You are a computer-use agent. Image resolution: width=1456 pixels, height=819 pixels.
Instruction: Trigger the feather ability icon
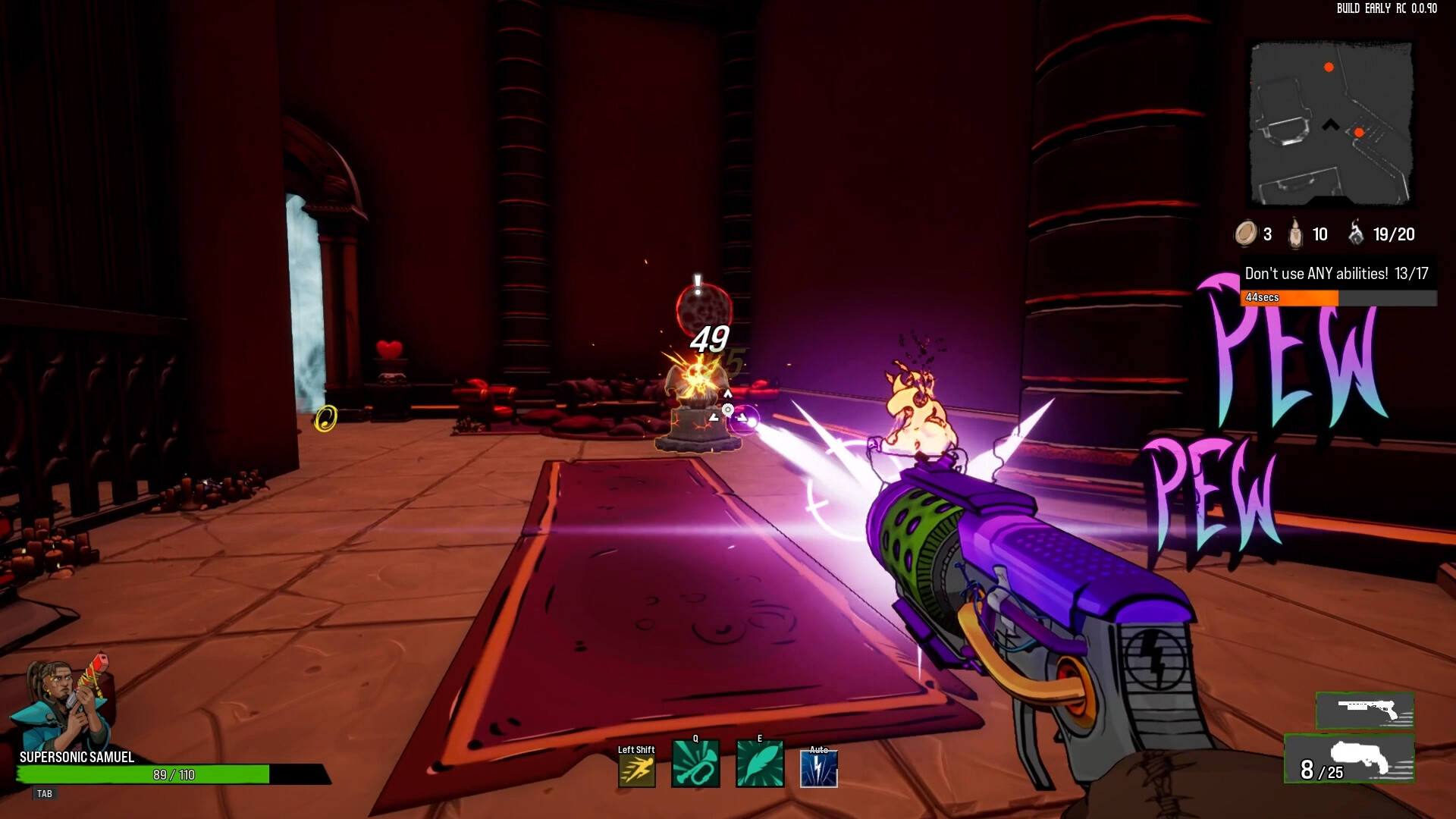pos(760,764)
